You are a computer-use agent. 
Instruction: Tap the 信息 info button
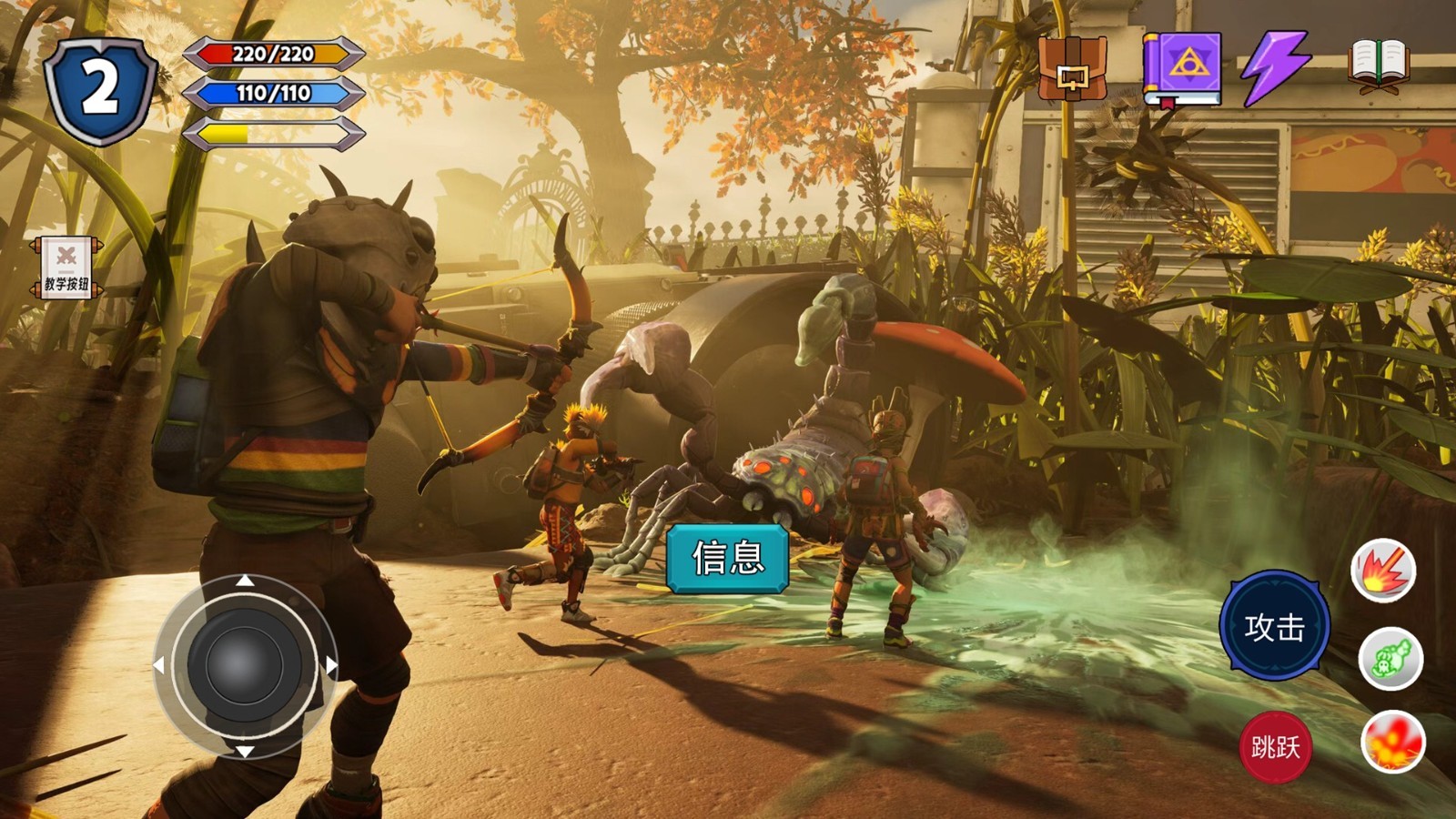[x=728, y=558]
